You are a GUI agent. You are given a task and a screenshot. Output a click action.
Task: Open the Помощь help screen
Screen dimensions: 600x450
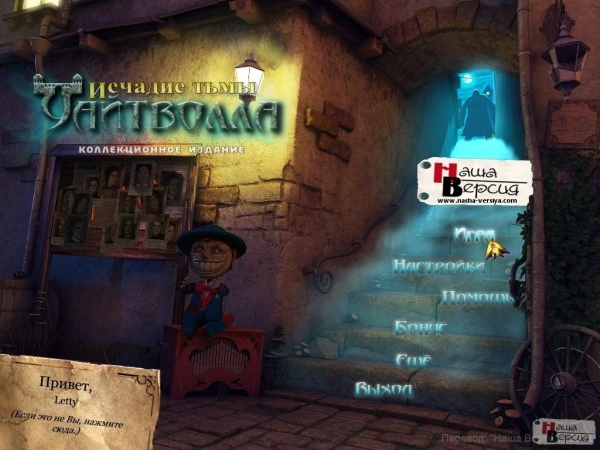click(477, 297)
